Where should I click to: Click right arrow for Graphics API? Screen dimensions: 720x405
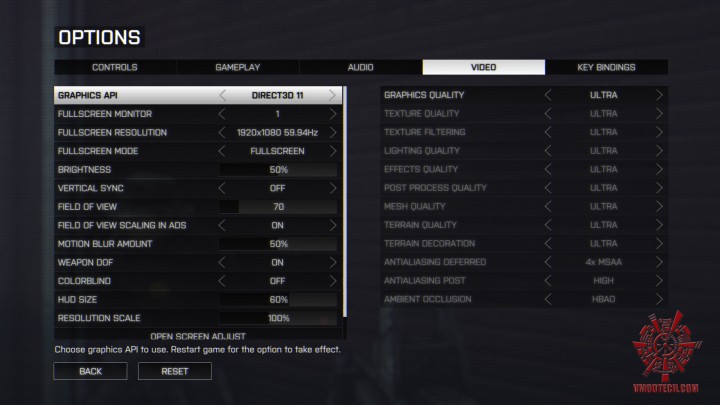pos(333,95)
